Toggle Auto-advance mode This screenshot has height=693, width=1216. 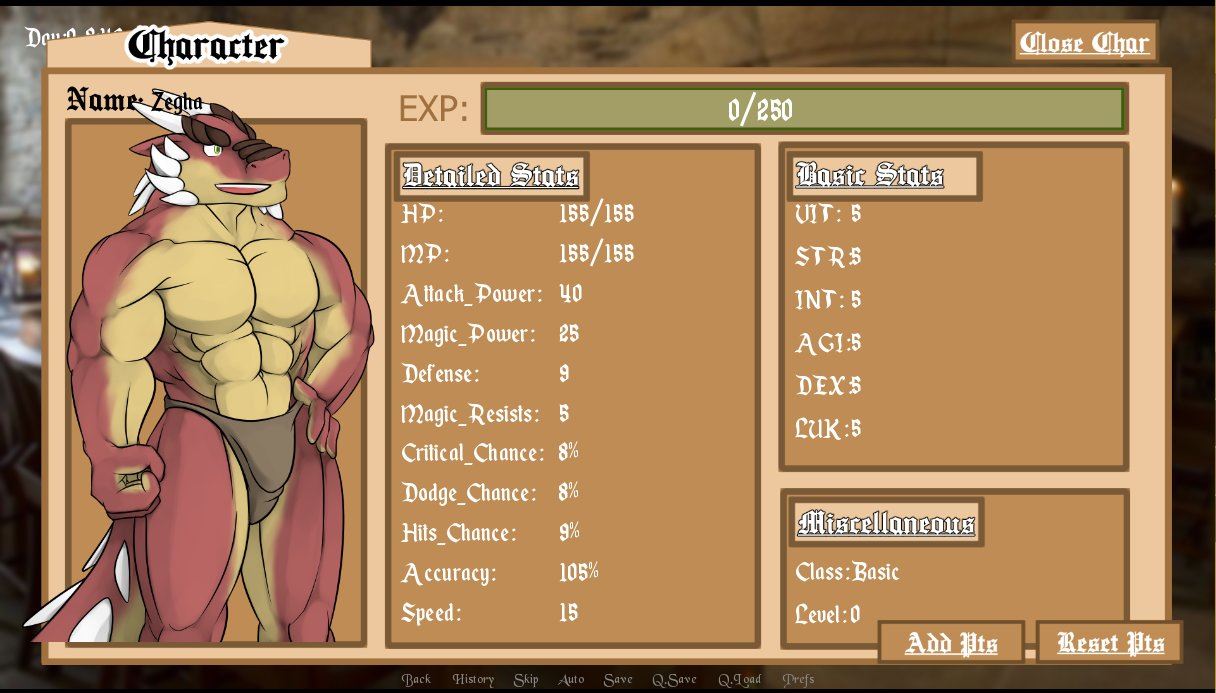click(571, 679)
